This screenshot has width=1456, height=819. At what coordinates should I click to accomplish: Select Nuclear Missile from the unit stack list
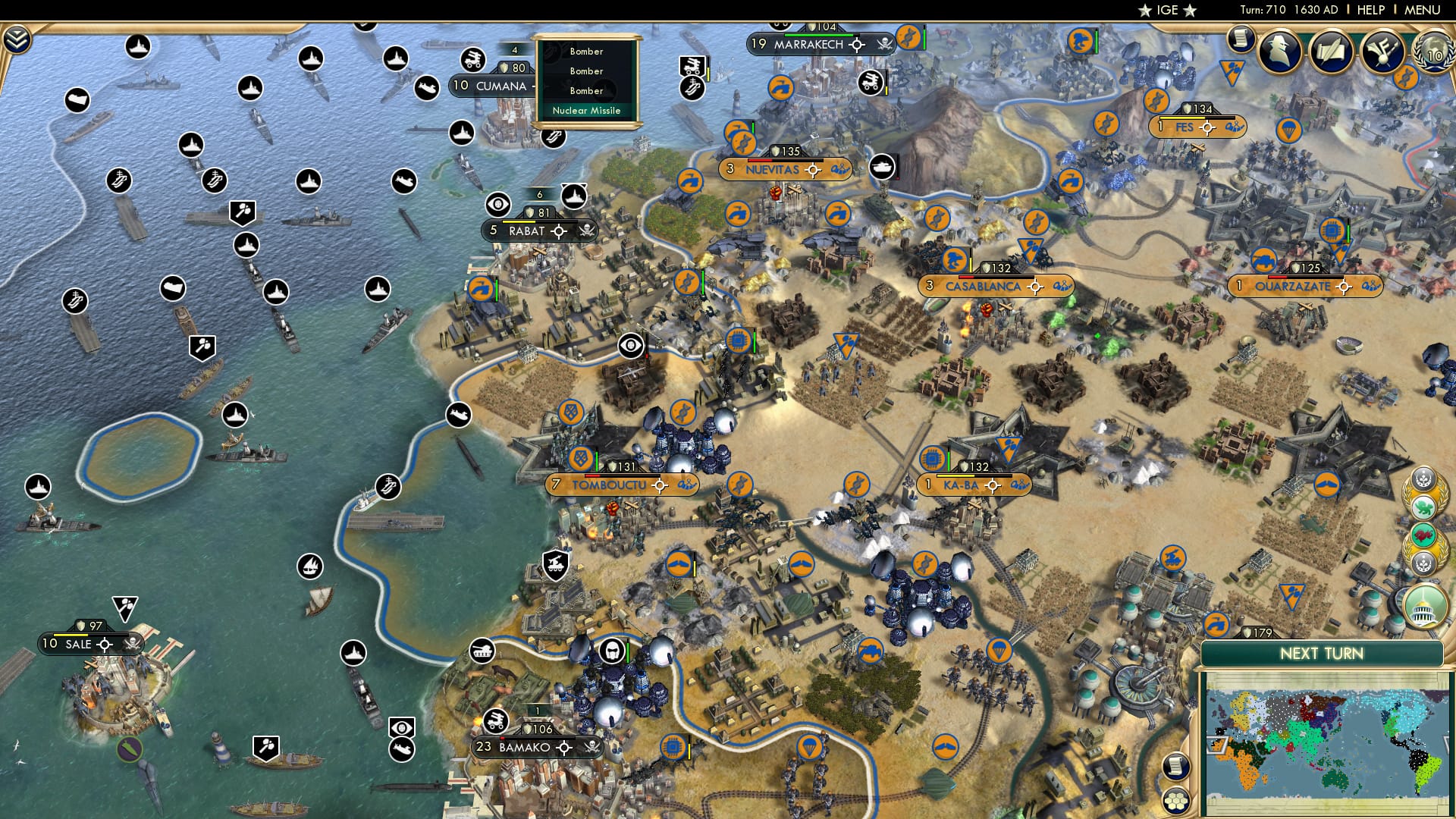586,111
